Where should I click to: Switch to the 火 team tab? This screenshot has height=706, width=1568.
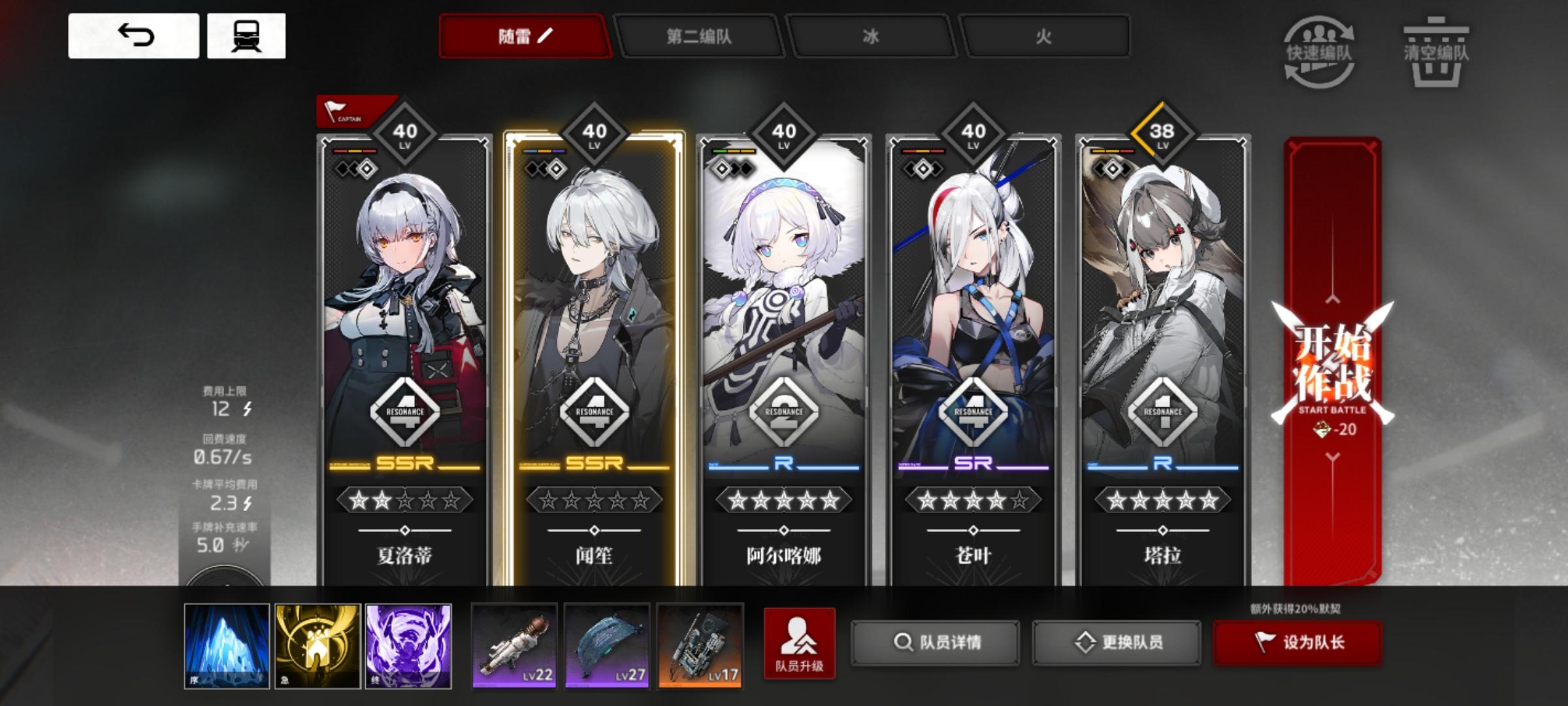click(x=1045, y=37)
